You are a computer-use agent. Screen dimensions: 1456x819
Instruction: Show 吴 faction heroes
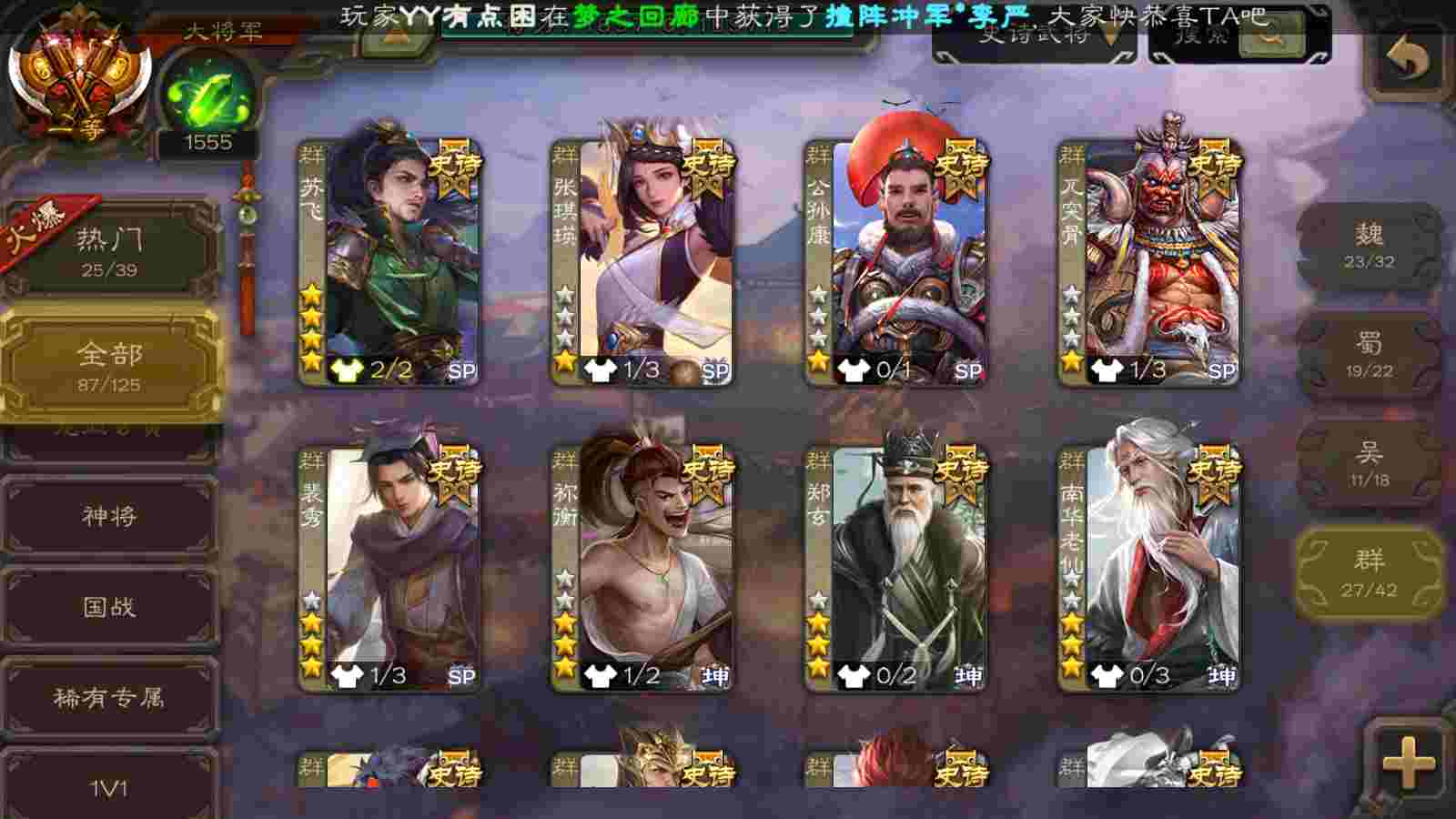[x=1369, y=464]
